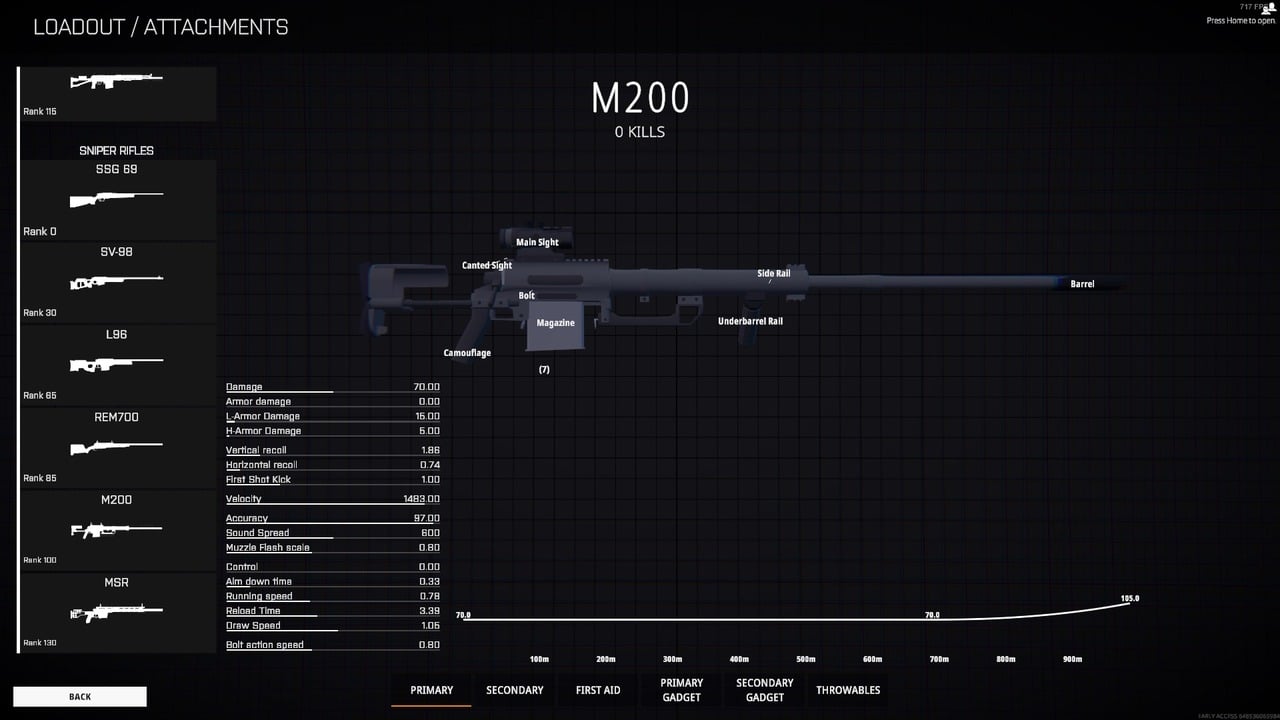Image resolution: width=1280 pixels, height=720 pixels.
Task: Go back with the BACK button
Action: coord(80,696)
